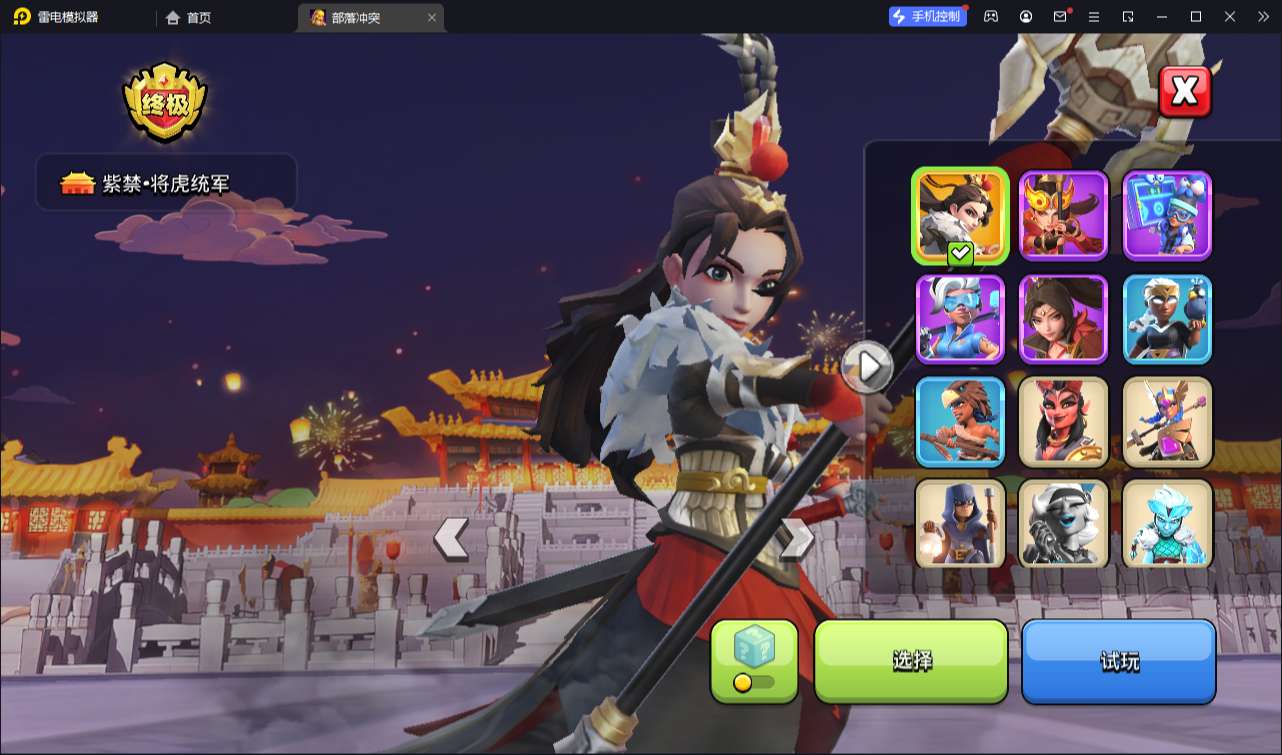Image resolution: width=1282 pixels, height=755 pixels.
Task: Select the grey stone-statue skin
Action: [1063, 524]
